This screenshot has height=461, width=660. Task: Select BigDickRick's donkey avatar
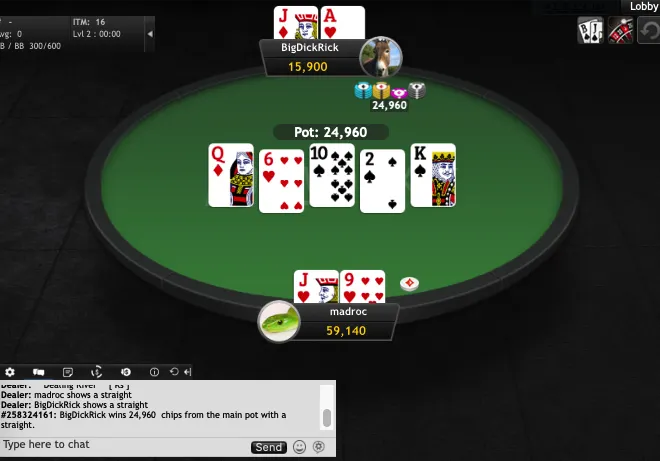(x=381, y=56)
